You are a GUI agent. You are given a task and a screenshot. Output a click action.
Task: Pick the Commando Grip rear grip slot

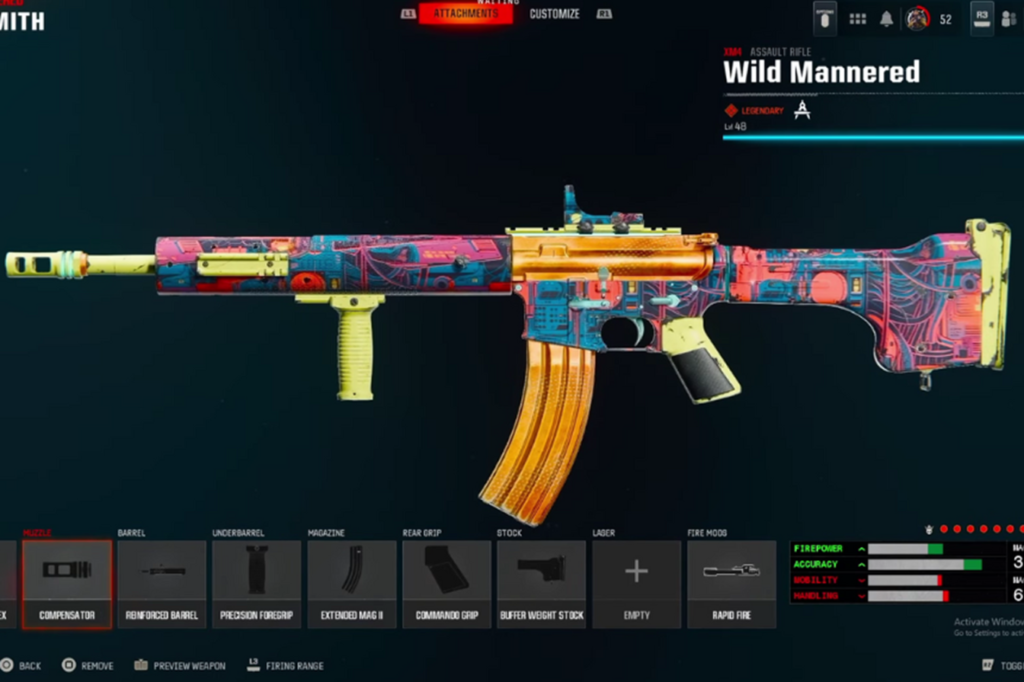447,584
